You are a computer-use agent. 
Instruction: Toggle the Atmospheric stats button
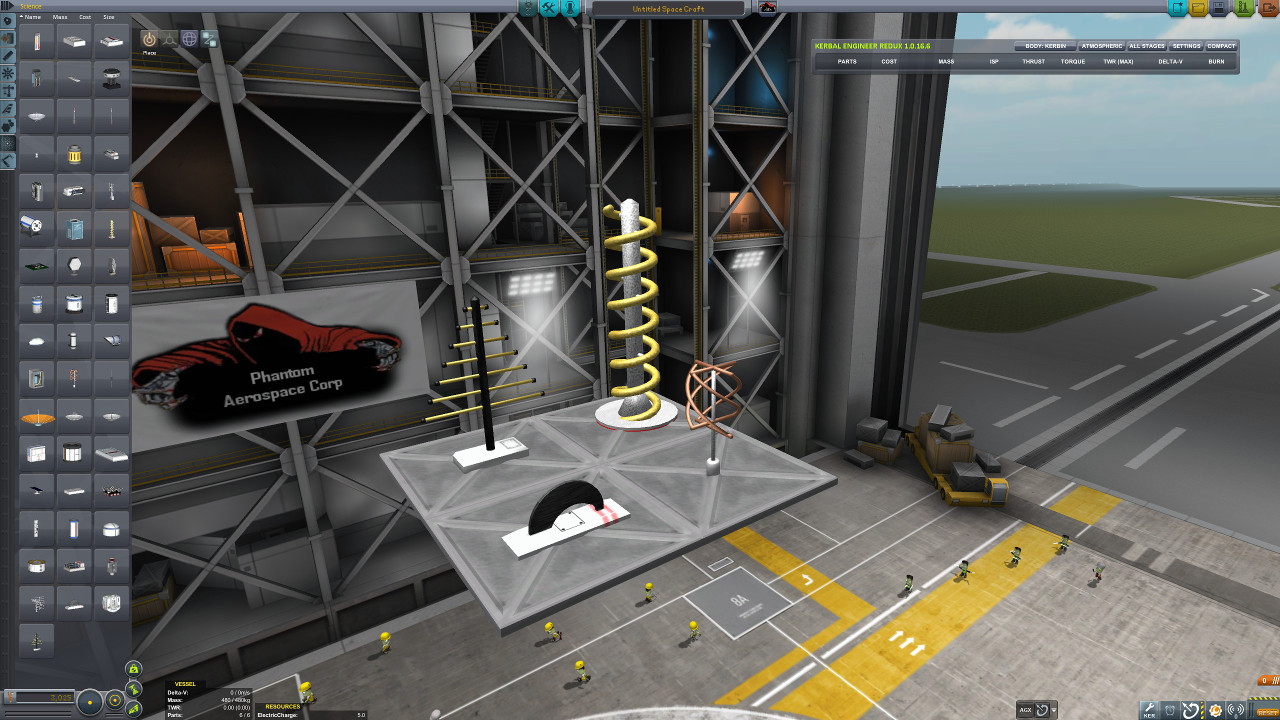(x=1101, y=46)
